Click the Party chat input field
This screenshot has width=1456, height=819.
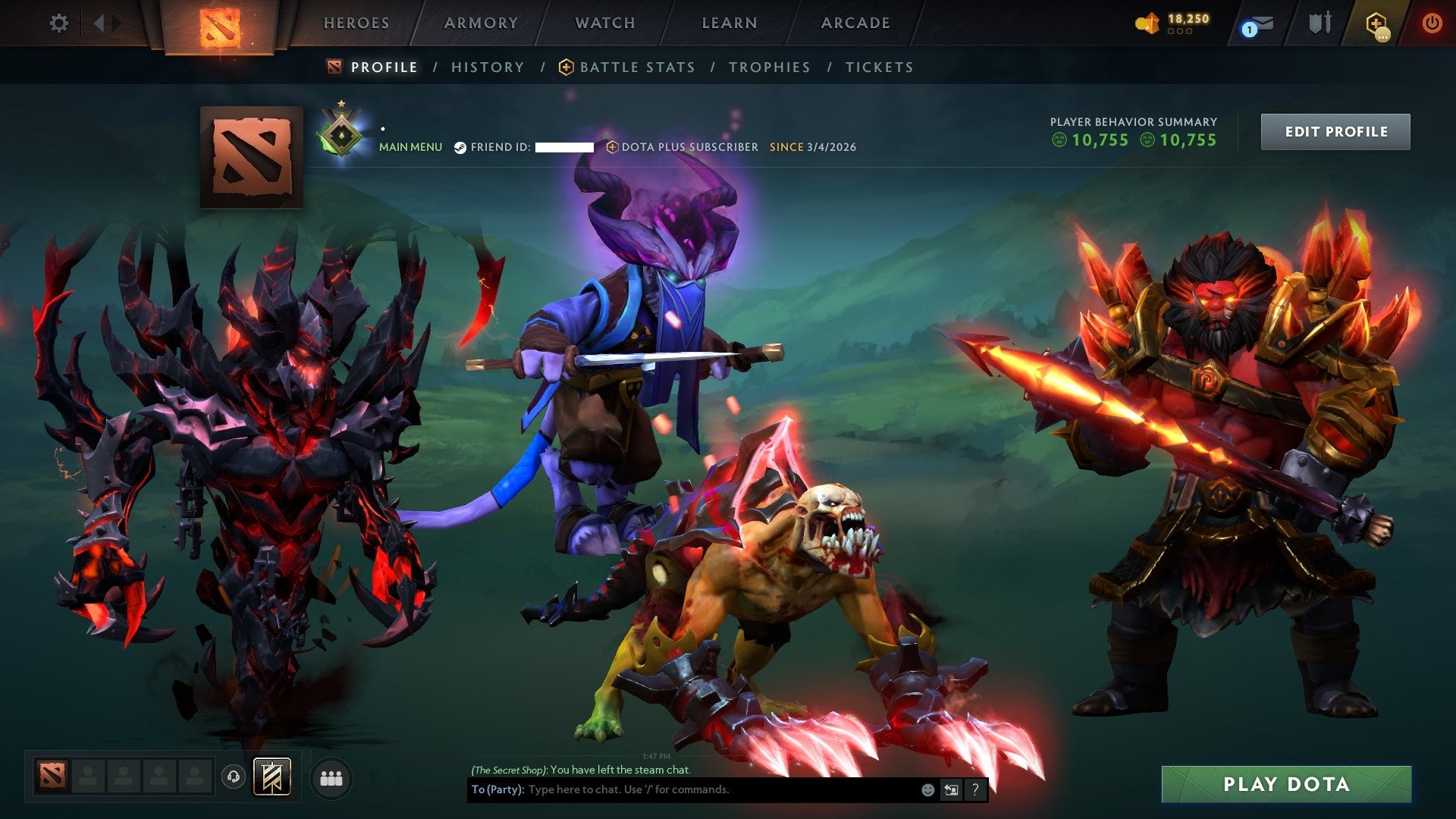[x=682, y=790]
